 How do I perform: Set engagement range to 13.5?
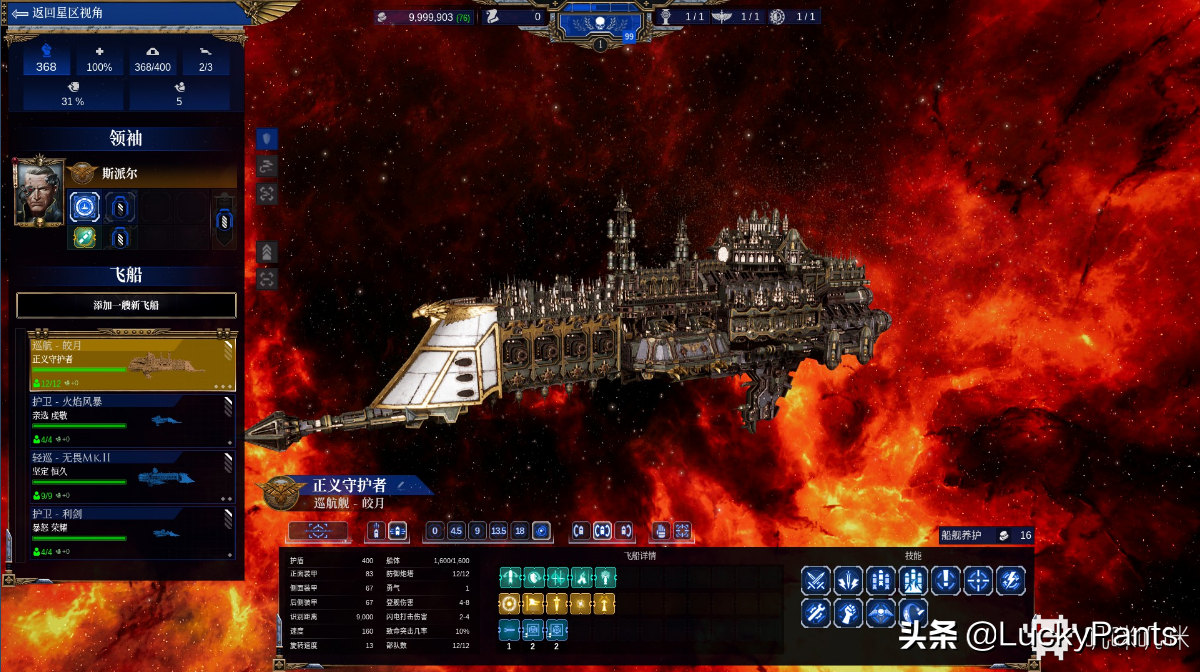pyautogui.click(x=498, y=531)
